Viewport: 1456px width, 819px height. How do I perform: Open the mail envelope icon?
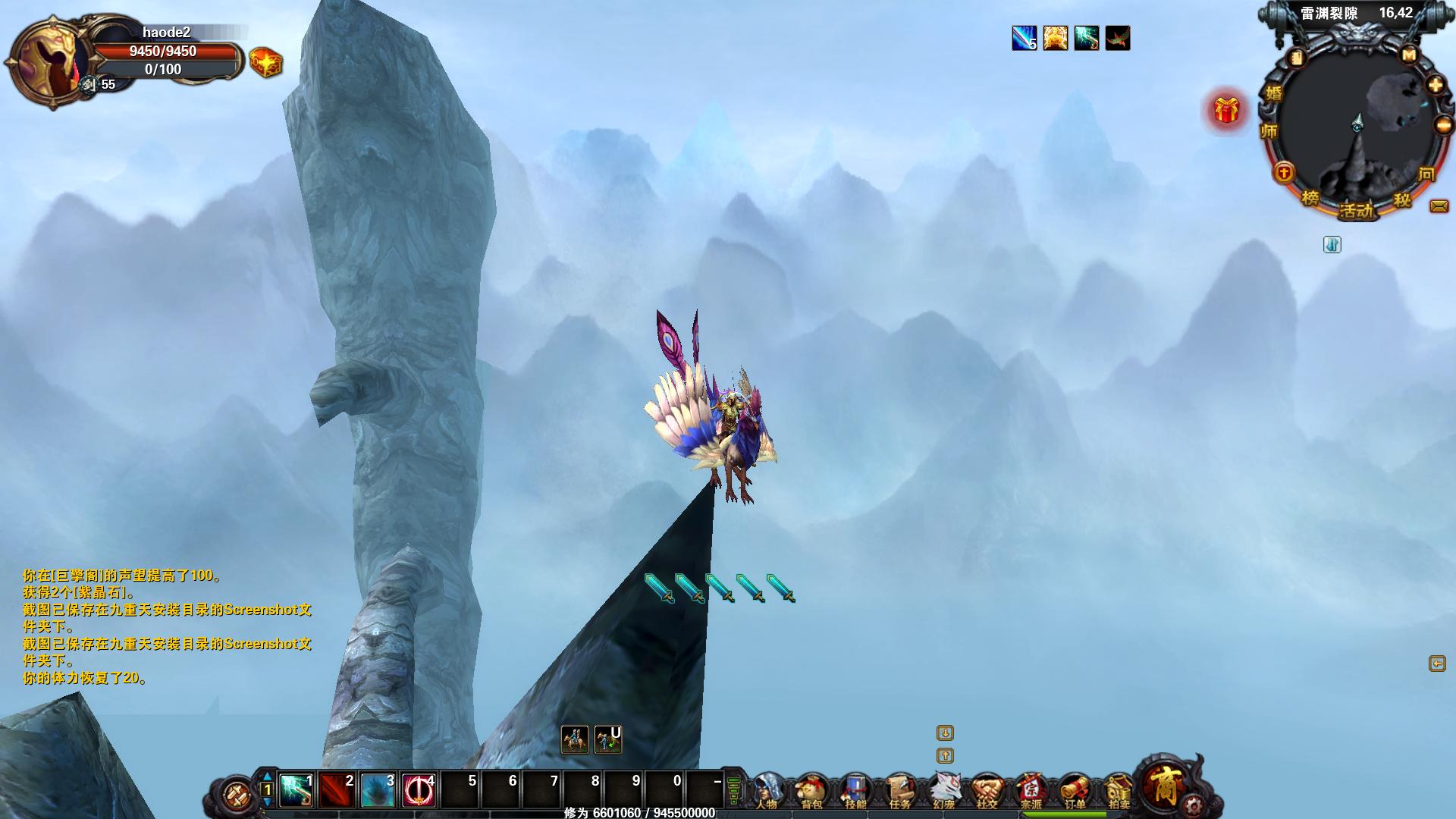[x=1439, y=206]
